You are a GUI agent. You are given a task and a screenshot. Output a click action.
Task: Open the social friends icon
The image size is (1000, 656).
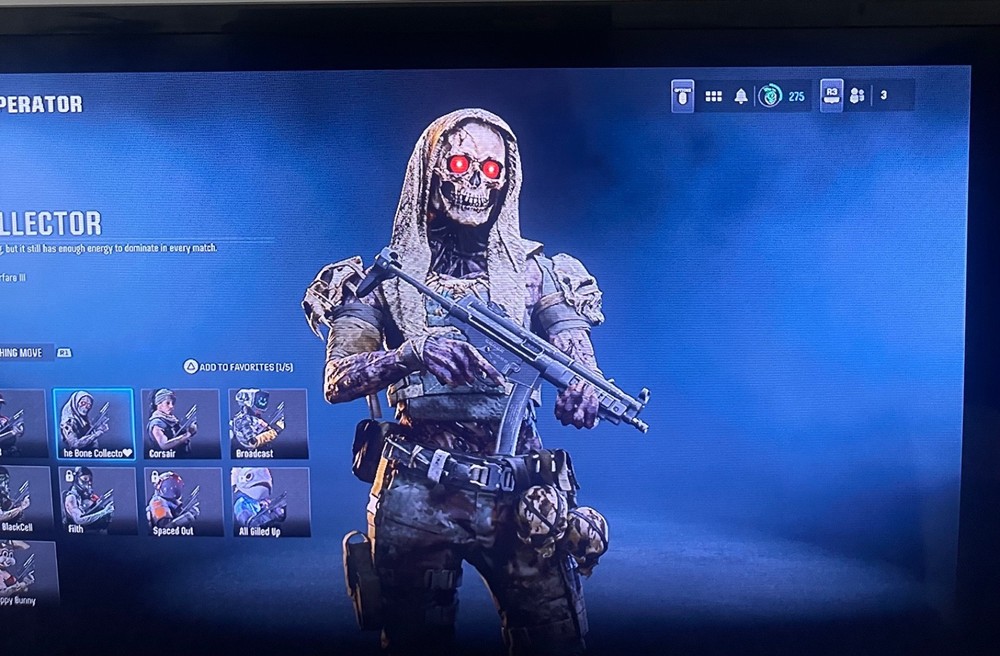857,96
